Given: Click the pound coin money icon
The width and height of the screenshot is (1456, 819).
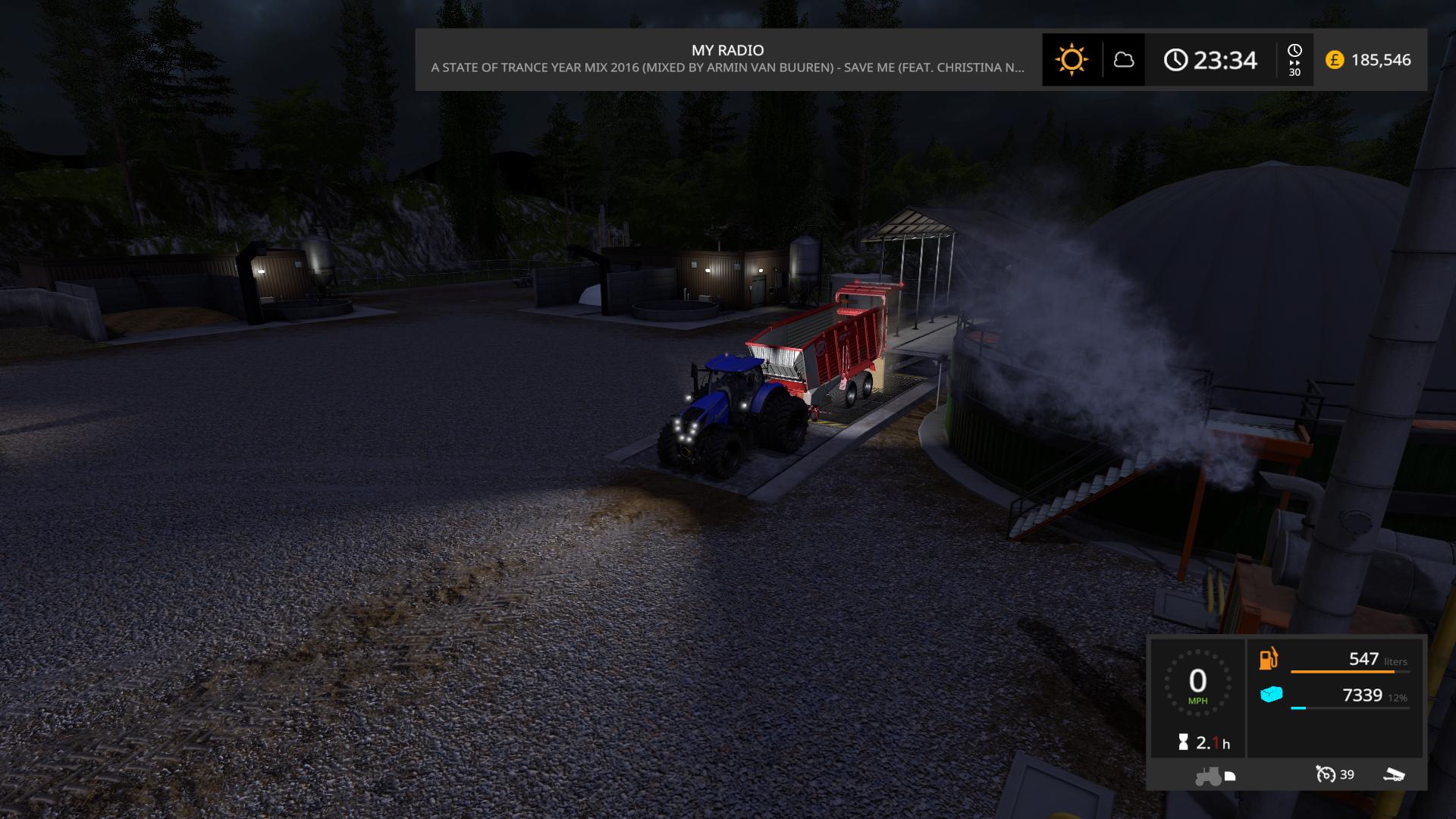Looking at the screenshot, I should pyautogui.click(x=1334, y=60).
